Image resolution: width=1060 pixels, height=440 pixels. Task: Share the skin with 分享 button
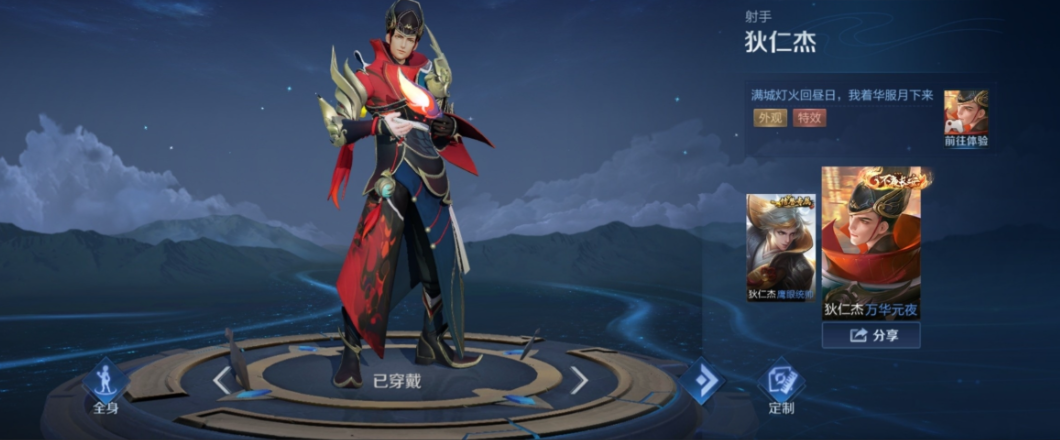871,336
